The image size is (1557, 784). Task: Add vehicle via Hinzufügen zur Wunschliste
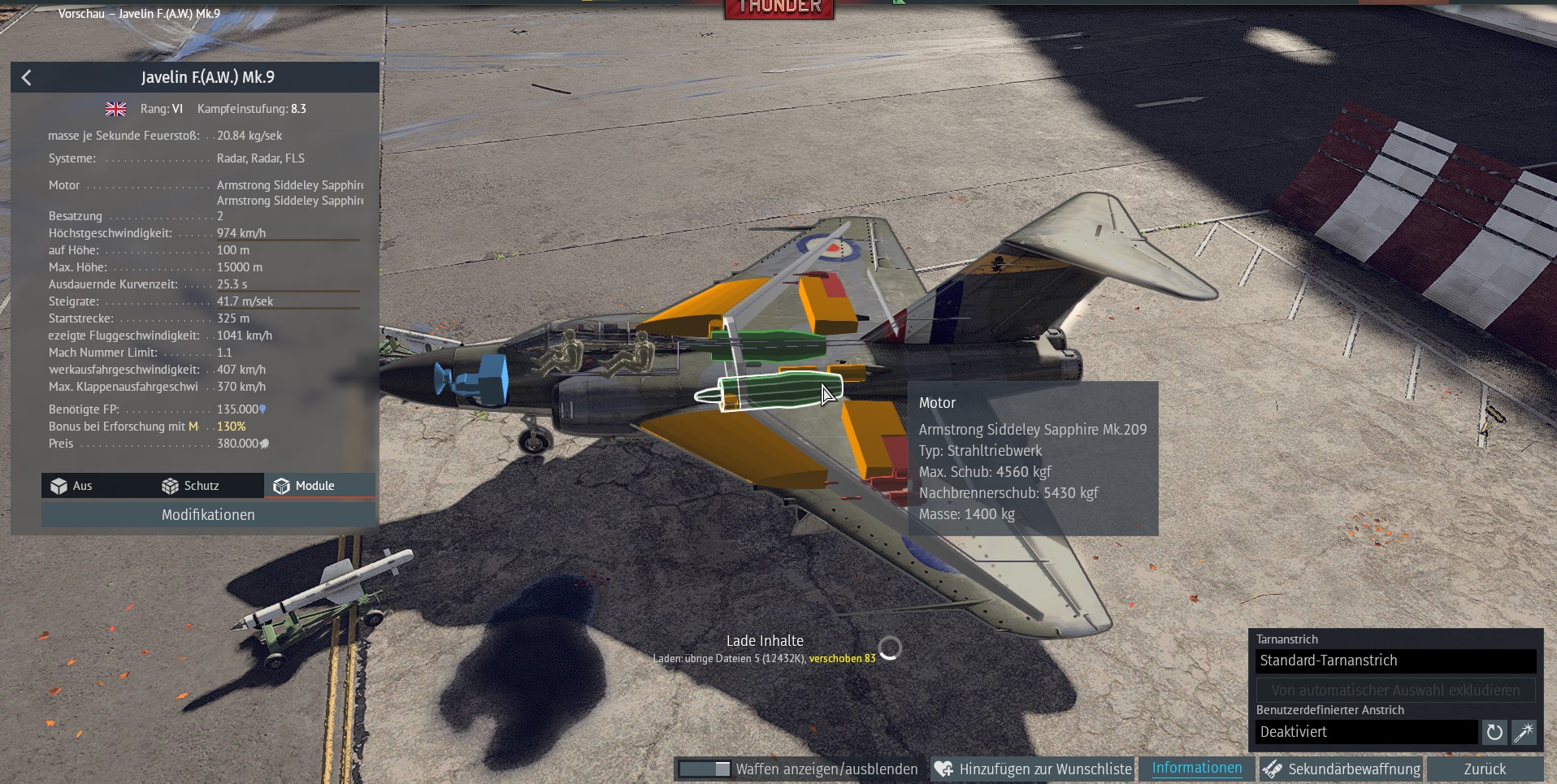1033,769
